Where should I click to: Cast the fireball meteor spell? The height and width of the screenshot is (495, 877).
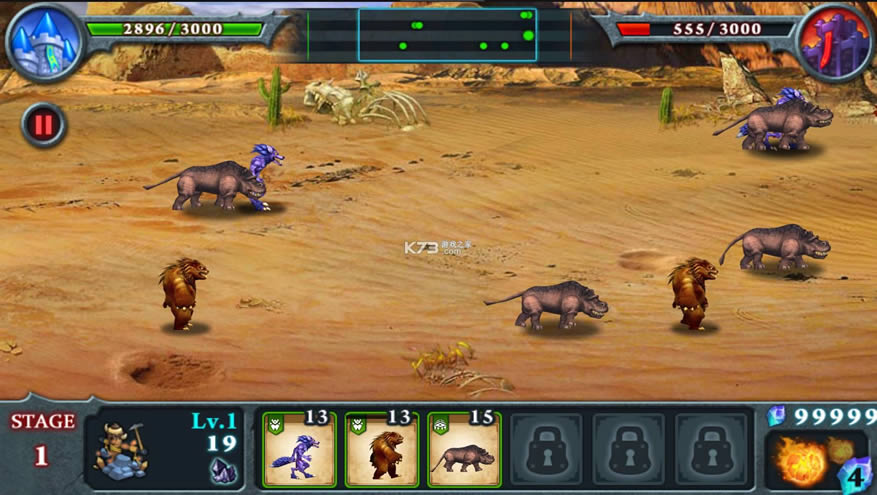pyautogui.click(x=804, y=461)
